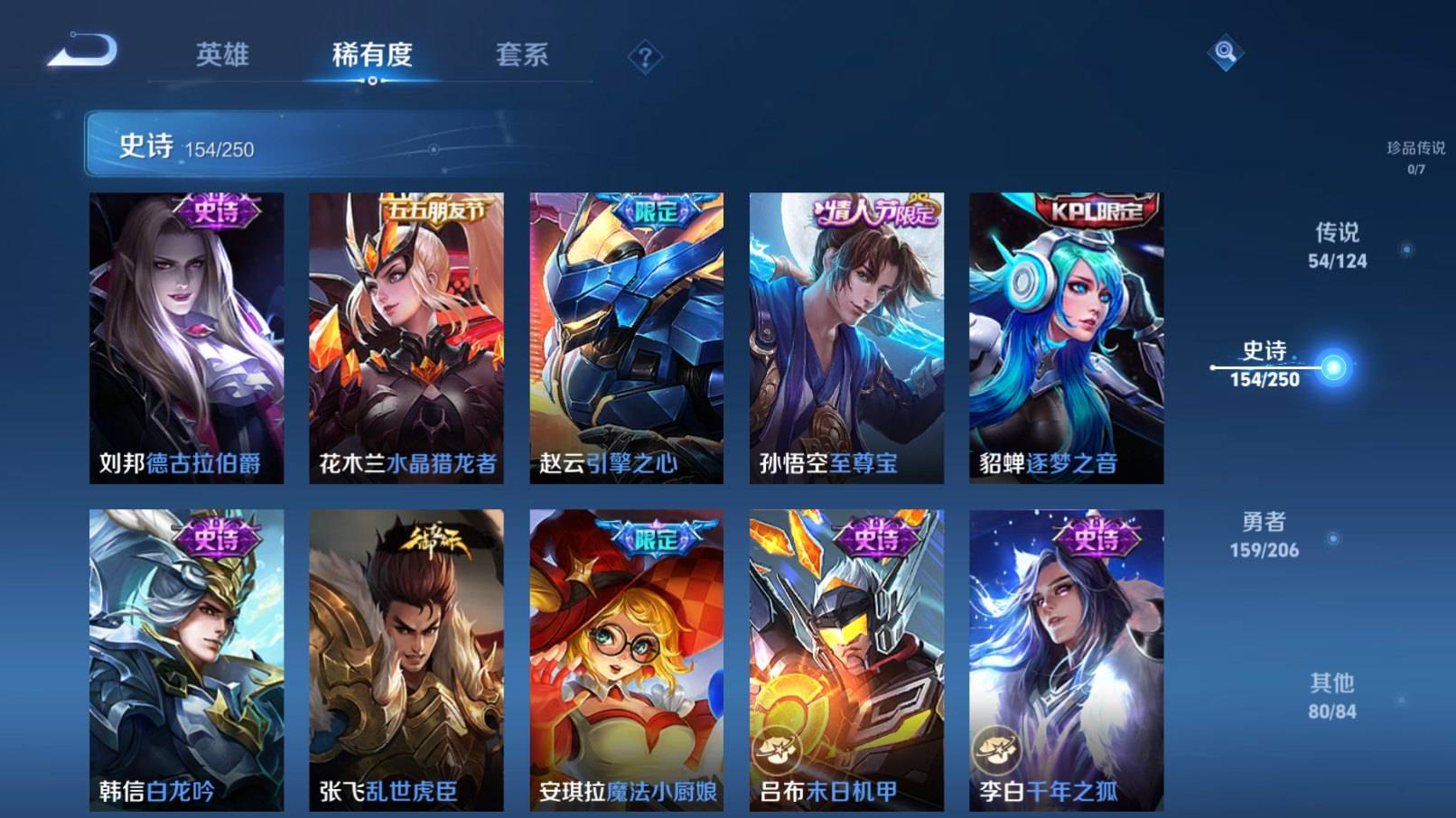Jump to the 珍品传说 rarity section
1456x818 pixels.
[1415, 156]
